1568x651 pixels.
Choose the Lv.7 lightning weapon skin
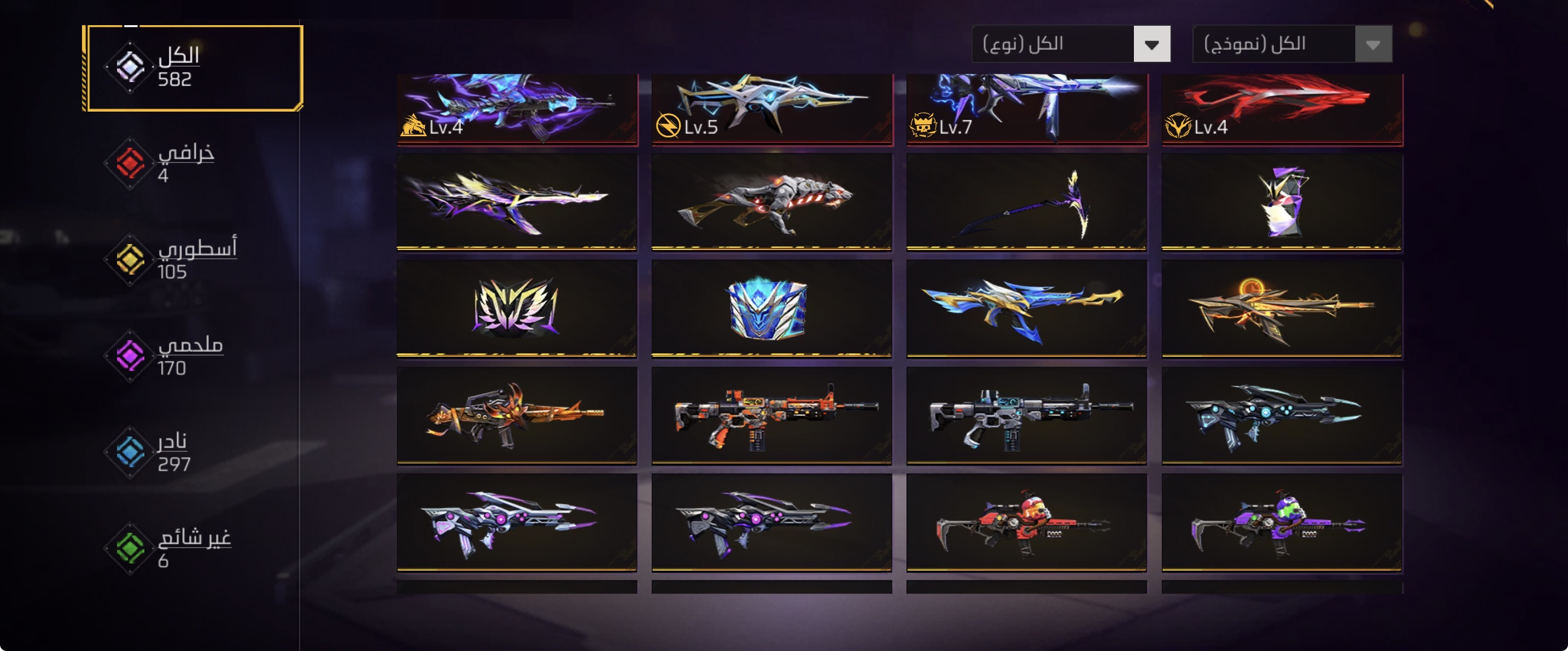coord(1026,108)
